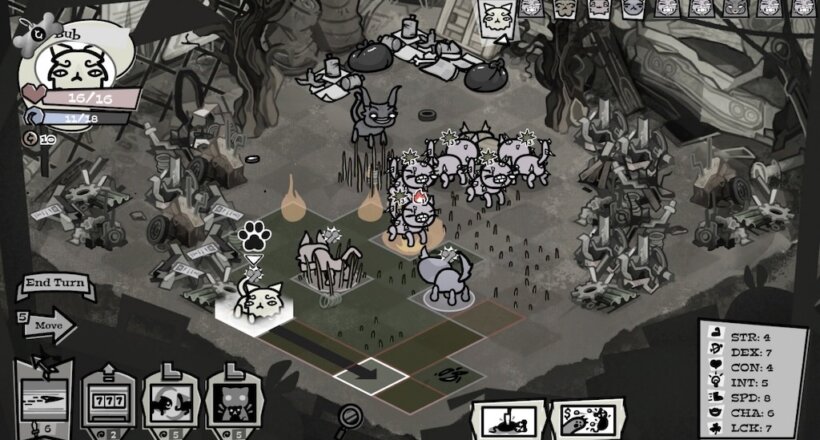
Task: End the current turn
Action: coord(53,284)
